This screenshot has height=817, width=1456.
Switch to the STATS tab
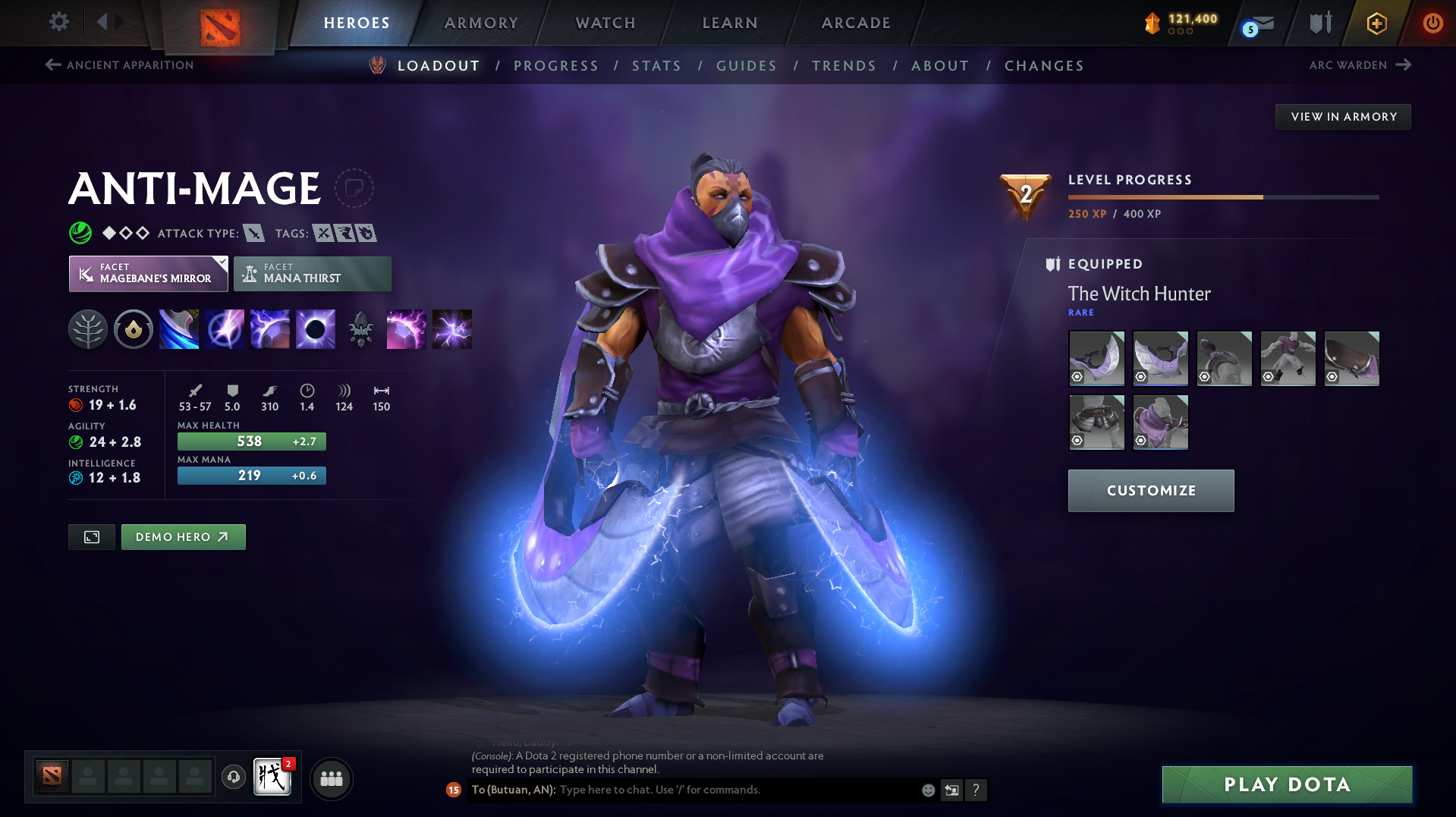pyautogui.click(x=656, y=66)
